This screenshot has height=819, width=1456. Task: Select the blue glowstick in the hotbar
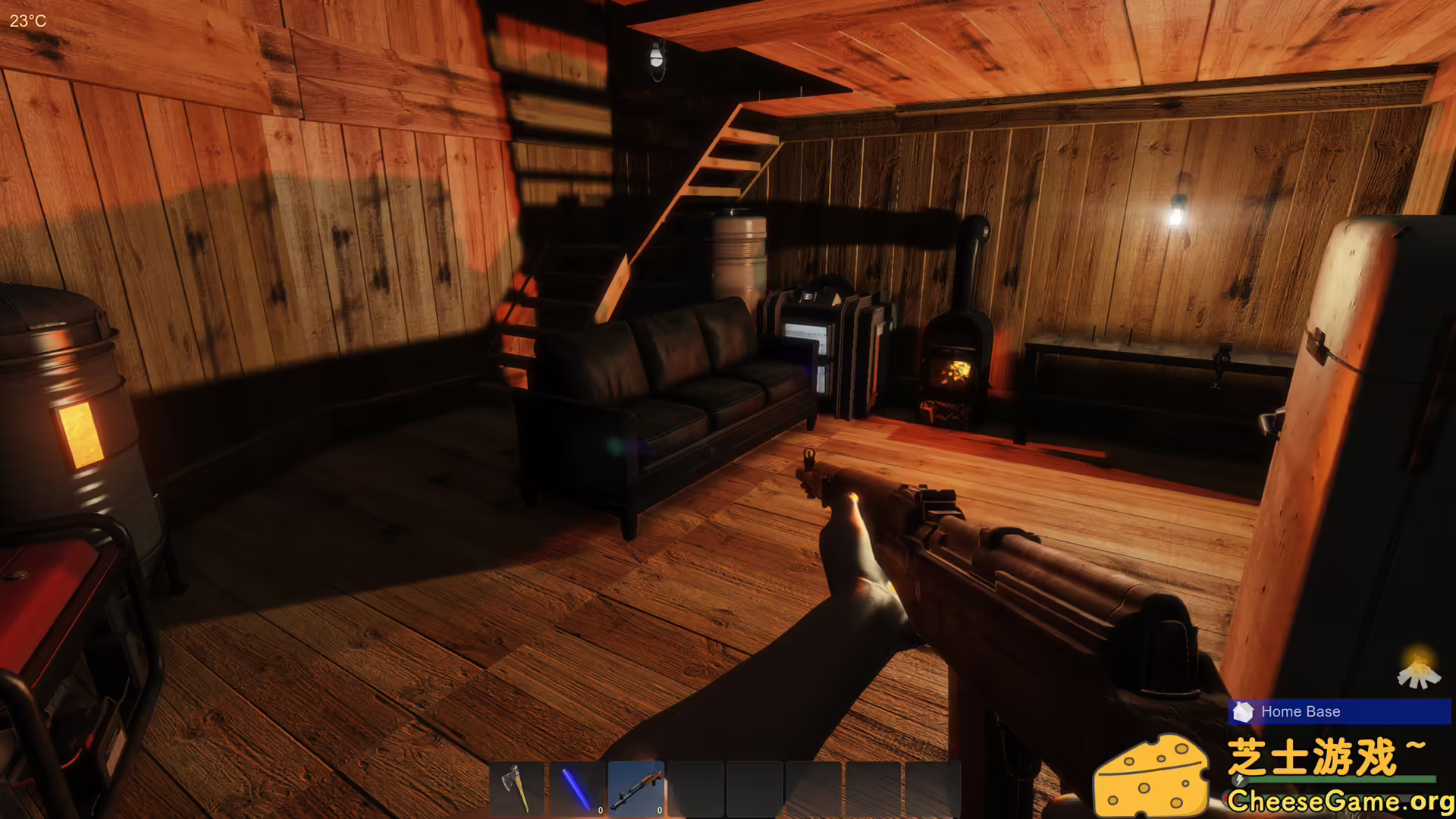(x=576, y=789)
